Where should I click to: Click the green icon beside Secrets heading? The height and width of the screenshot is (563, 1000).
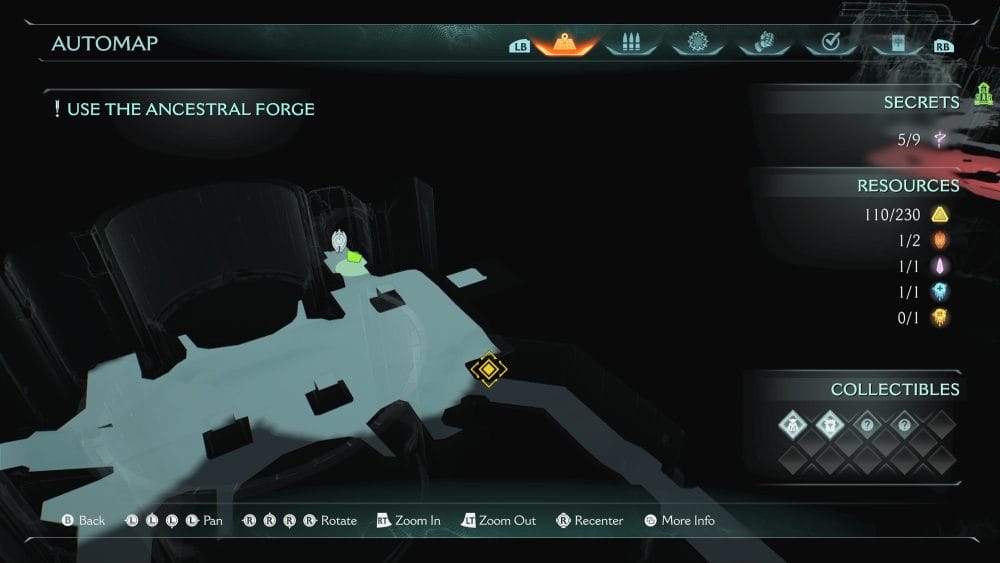click(x=982, y=95)
